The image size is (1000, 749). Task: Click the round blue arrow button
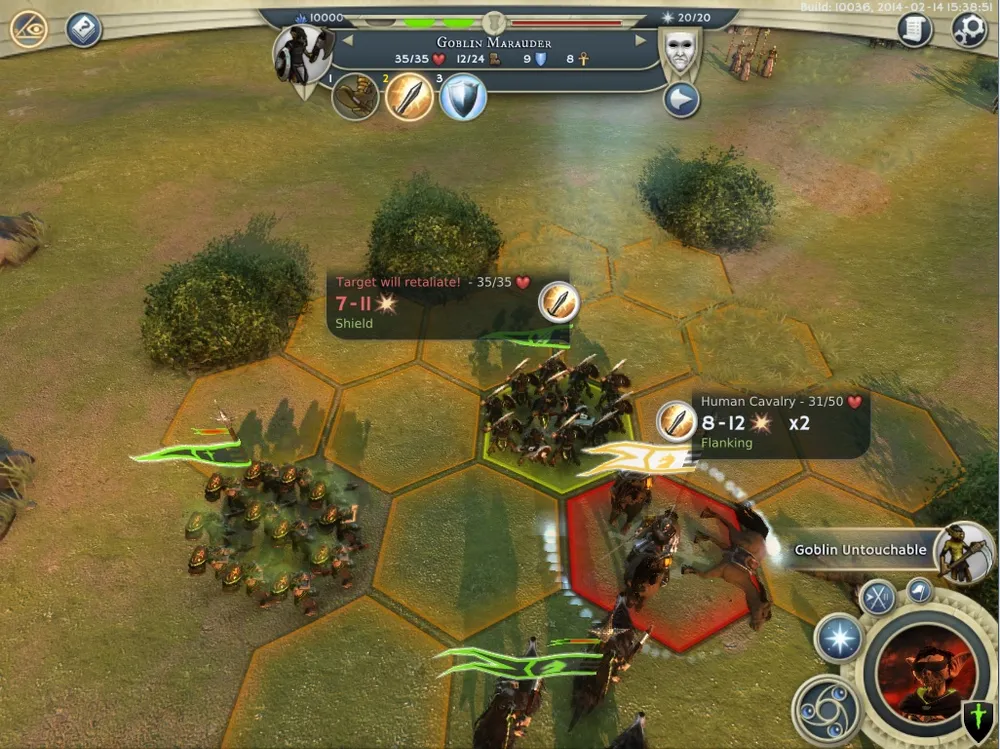[681, 100]
